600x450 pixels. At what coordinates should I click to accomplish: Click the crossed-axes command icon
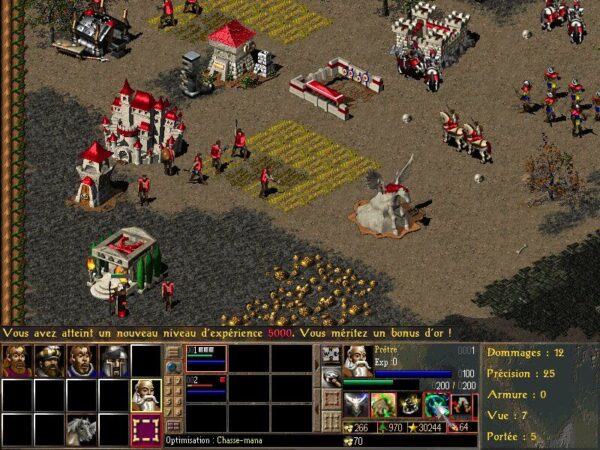tap(331, 353)
